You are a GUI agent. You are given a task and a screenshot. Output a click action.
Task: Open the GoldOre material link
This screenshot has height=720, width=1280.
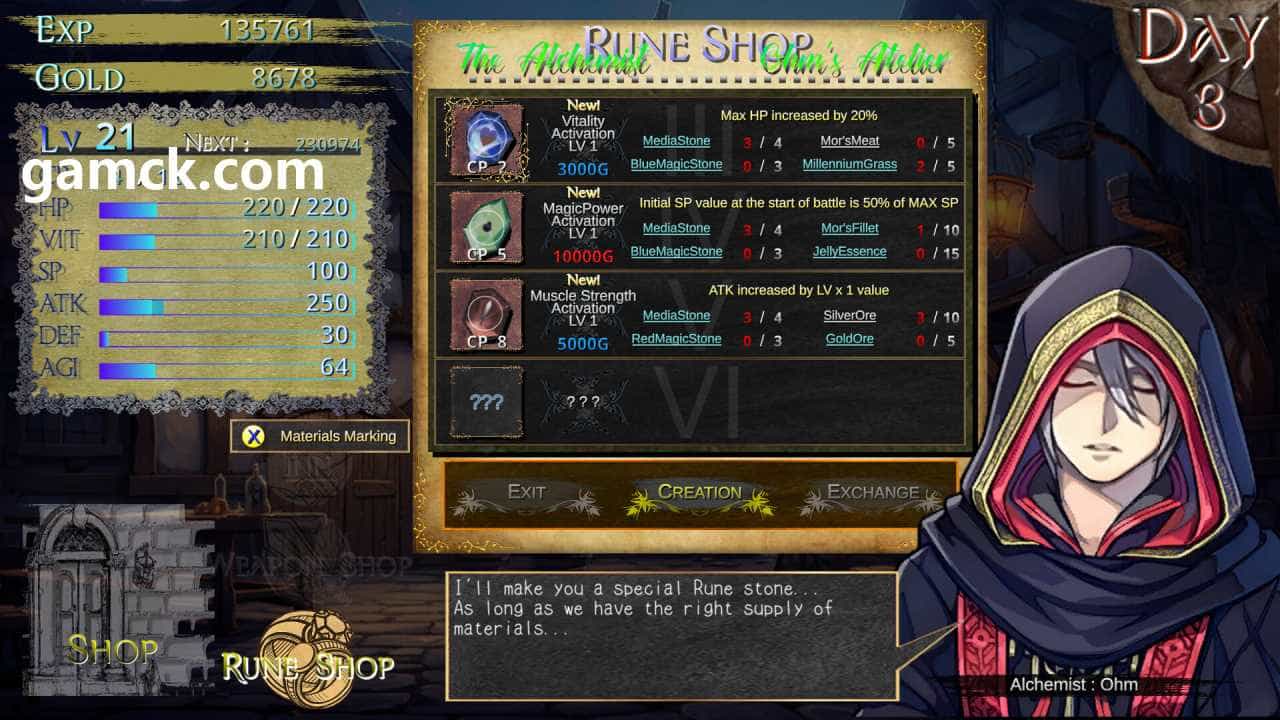pyautogui.click(x=850, y=339)
